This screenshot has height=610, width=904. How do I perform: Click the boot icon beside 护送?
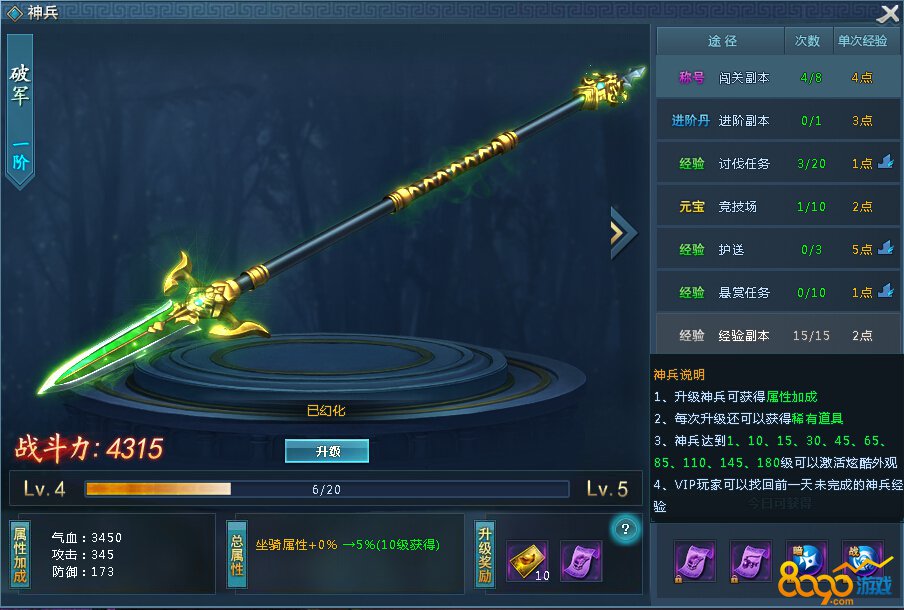(x=885, y=248)
